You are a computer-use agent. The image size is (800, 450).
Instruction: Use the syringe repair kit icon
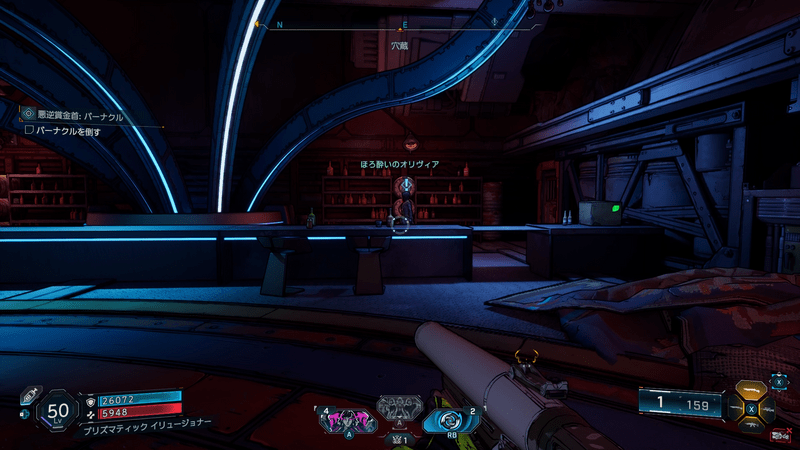(x=29, y=394)
